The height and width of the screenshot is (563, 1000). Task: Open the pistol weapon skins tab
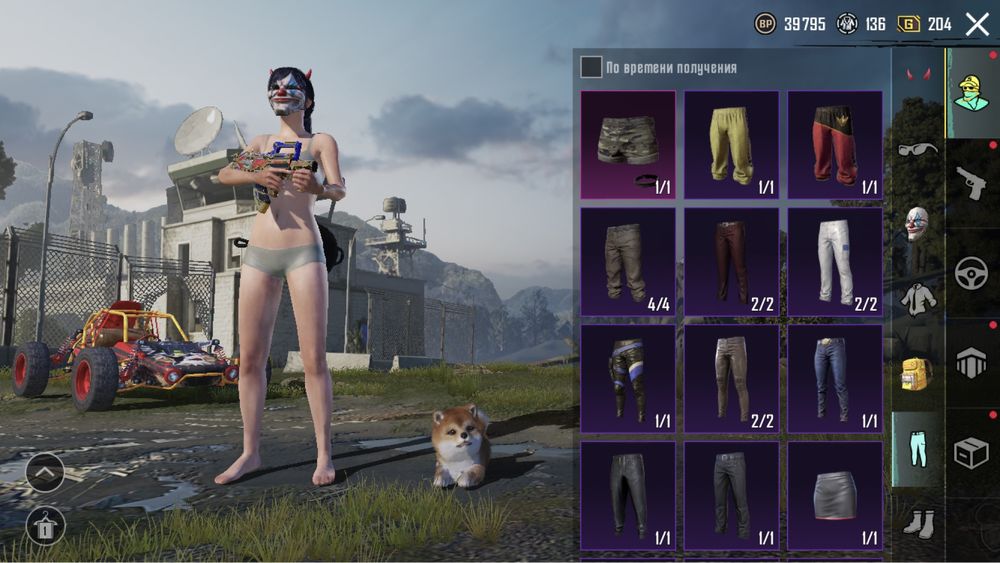tap(971, 182)
